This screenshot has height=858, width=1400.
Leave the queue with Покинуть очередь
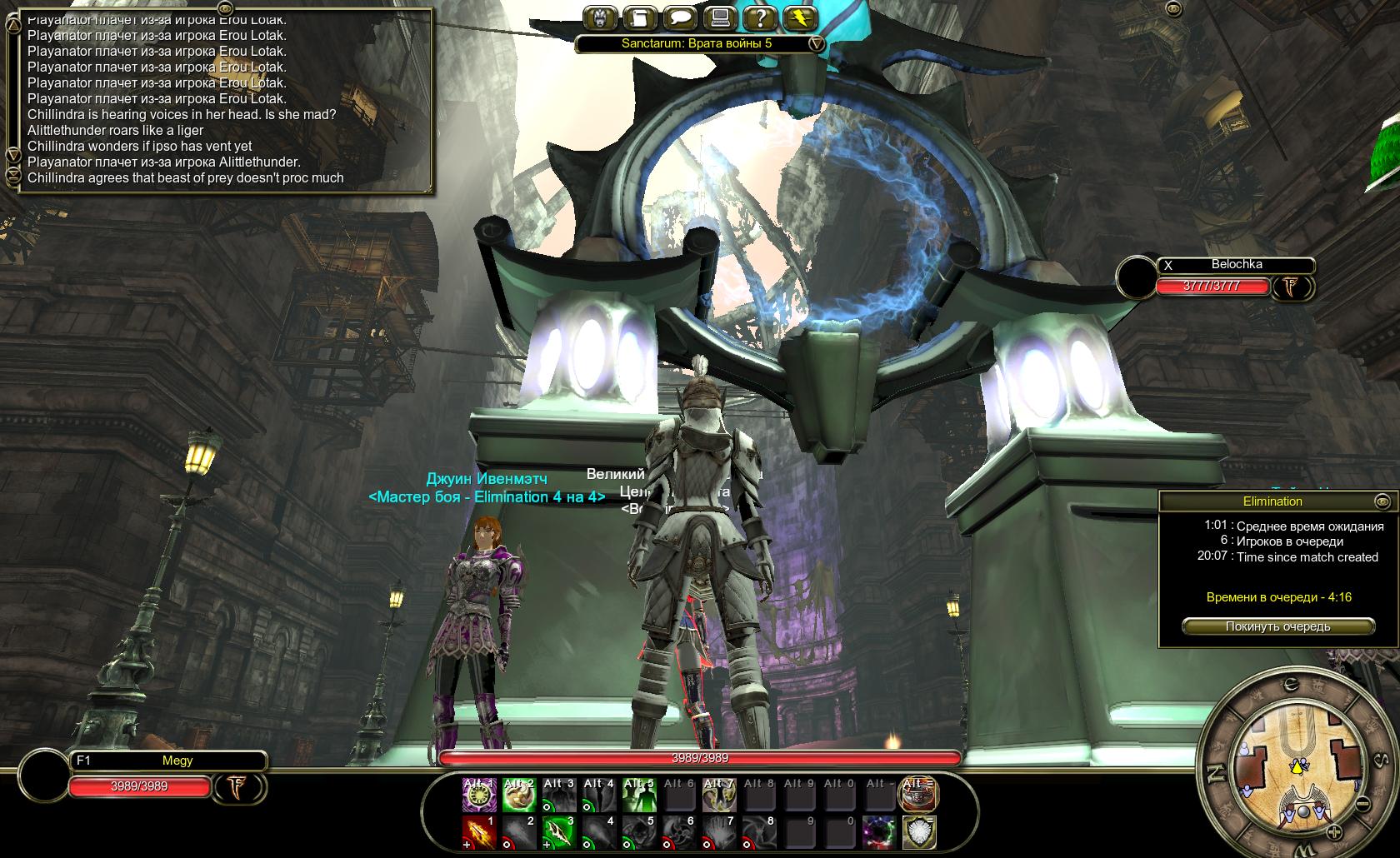[1277, 626]
